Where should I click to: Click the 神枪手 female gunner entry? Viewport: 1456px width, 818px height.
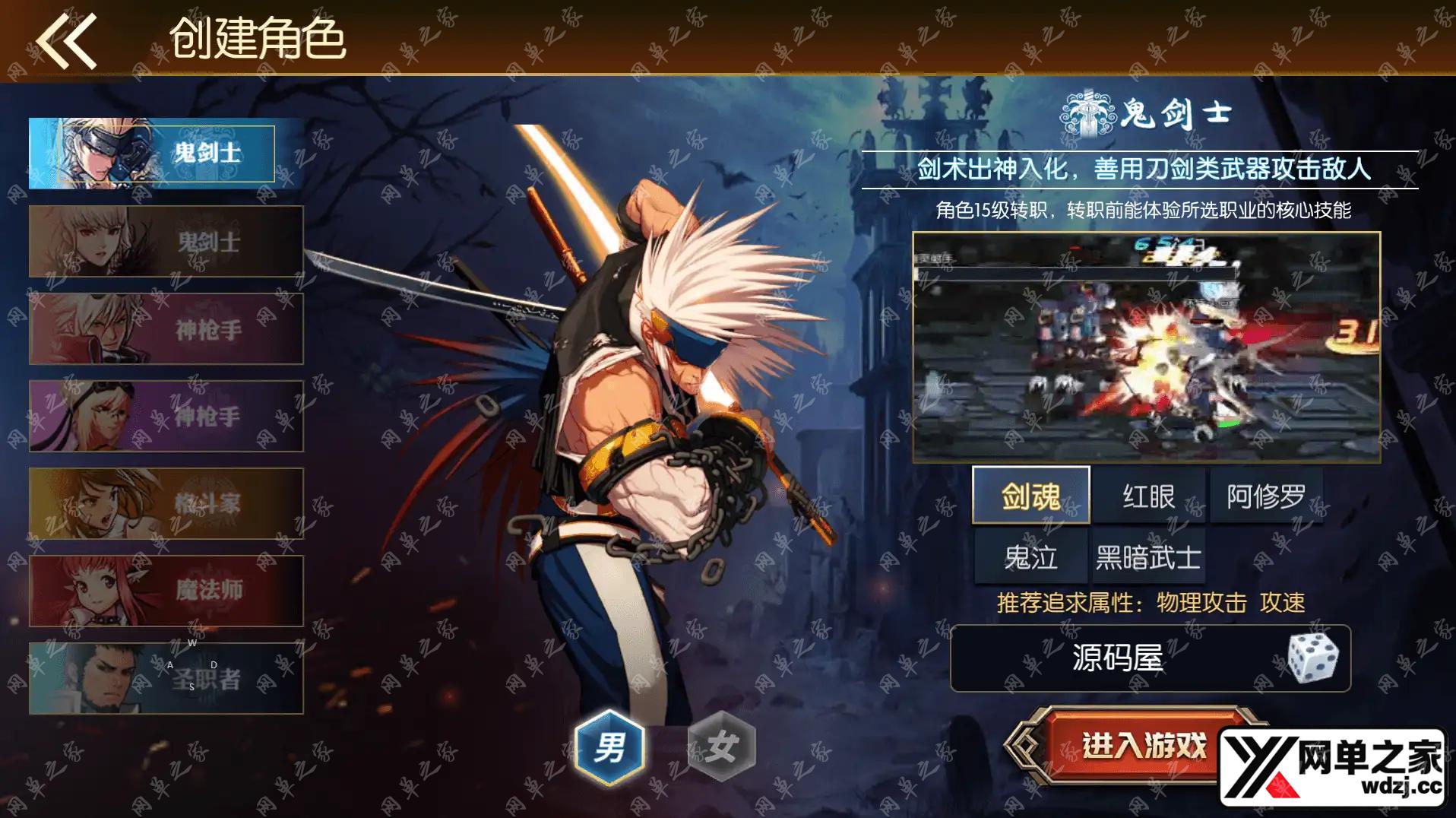(x=166, y=416)
